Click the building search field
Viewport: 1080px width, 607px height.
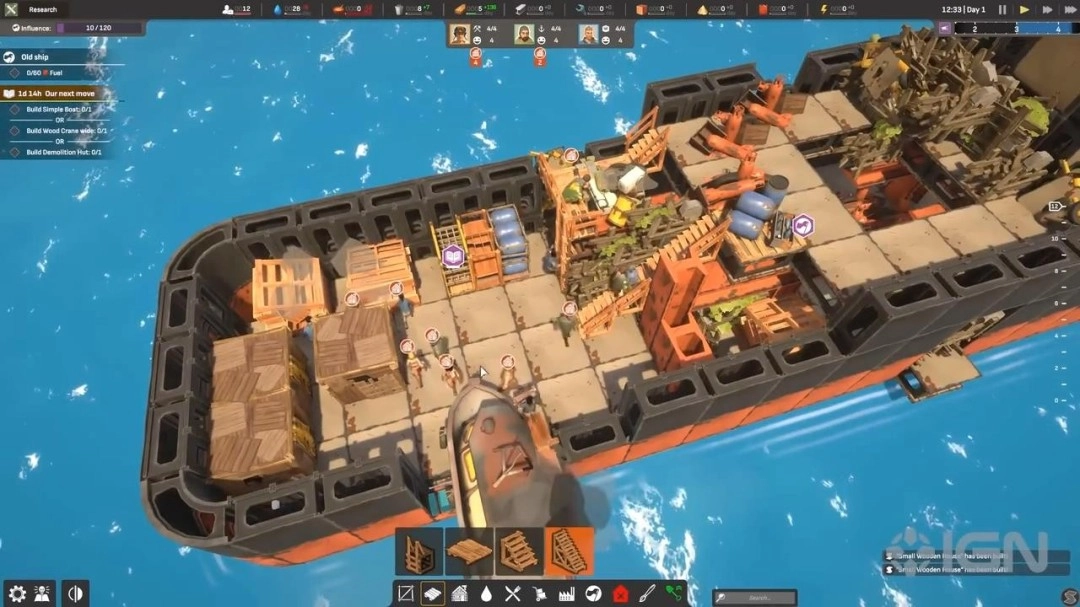[x=755, y=597]
